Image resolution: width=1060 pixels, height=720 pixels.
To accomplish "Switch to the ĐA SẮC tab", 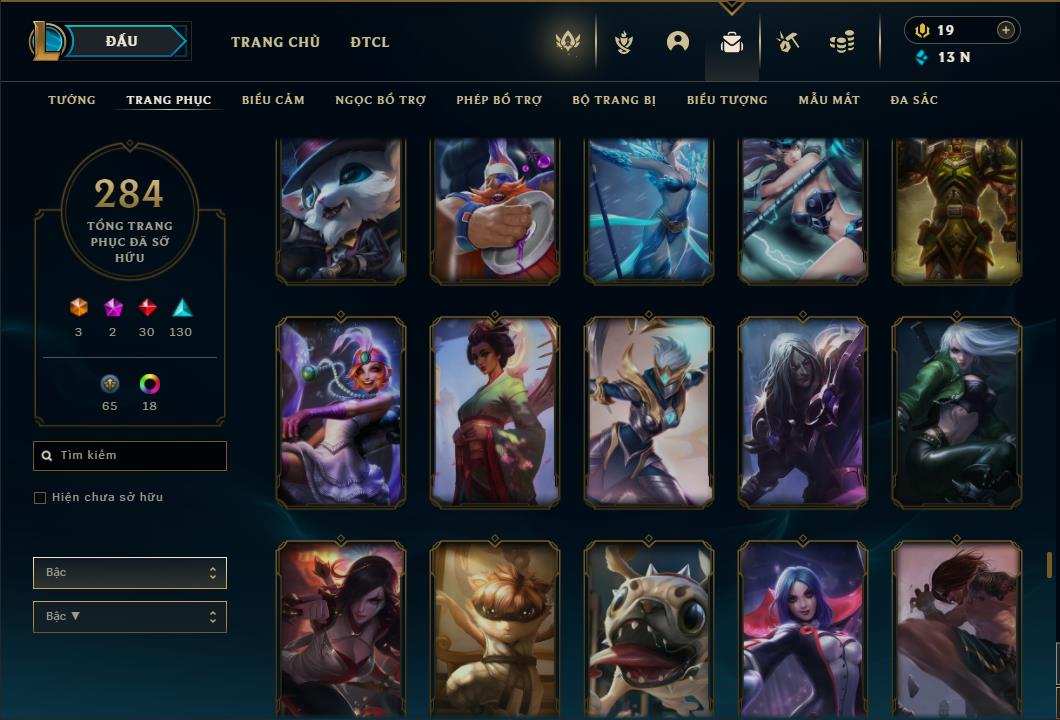I will pyautogui.click(x=914, y=100).
